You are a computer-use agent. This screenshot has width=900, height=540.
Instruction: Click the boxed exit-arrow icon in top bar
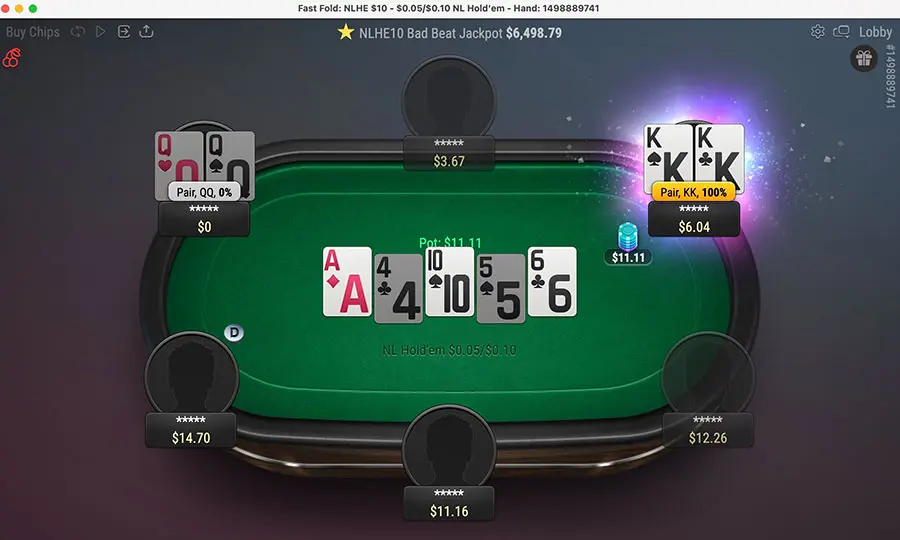(x=124, y=32)
